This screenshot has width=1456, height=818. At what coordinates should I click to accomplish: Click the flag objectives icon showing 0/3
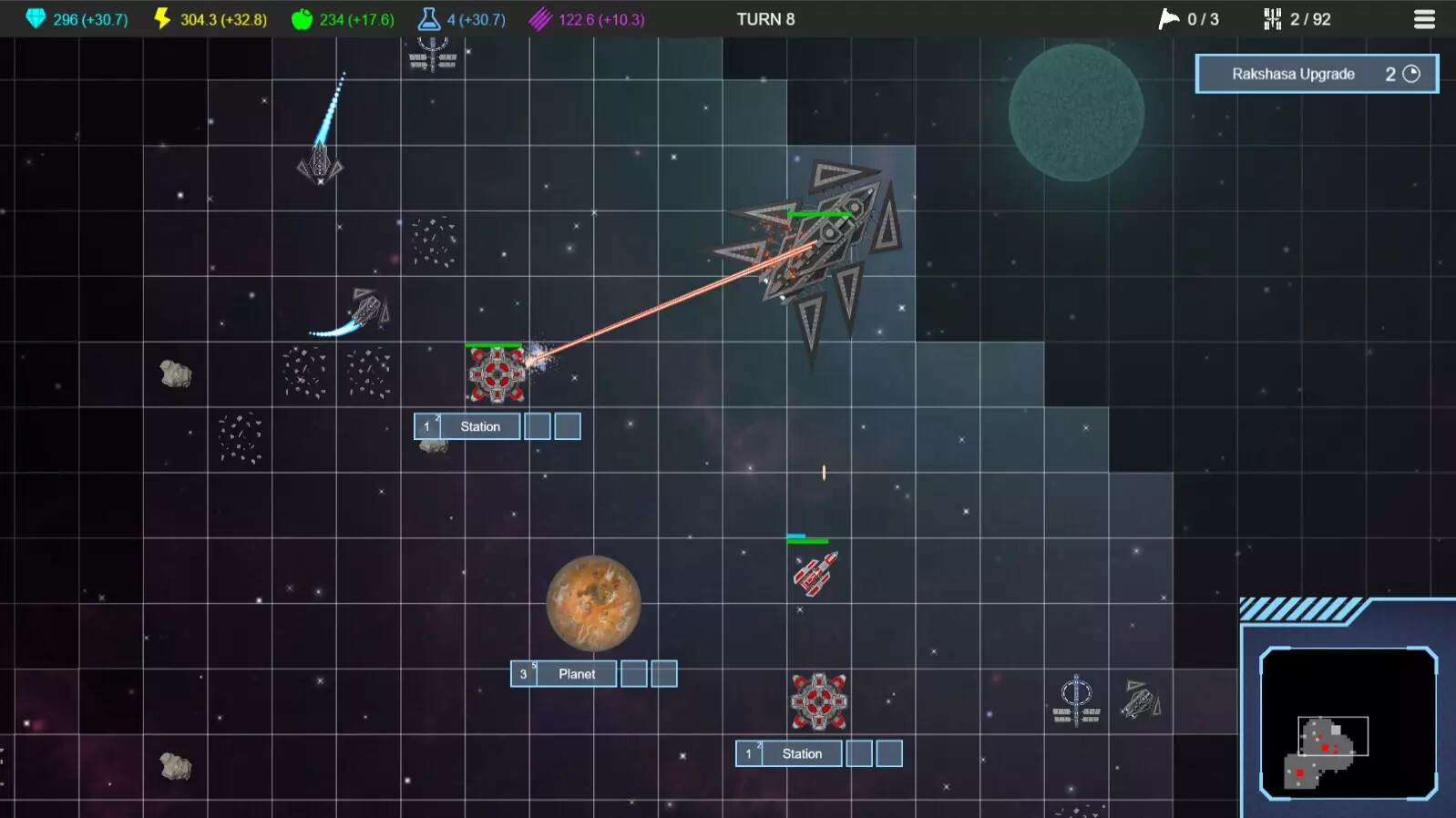click(x=1167, y=17)
